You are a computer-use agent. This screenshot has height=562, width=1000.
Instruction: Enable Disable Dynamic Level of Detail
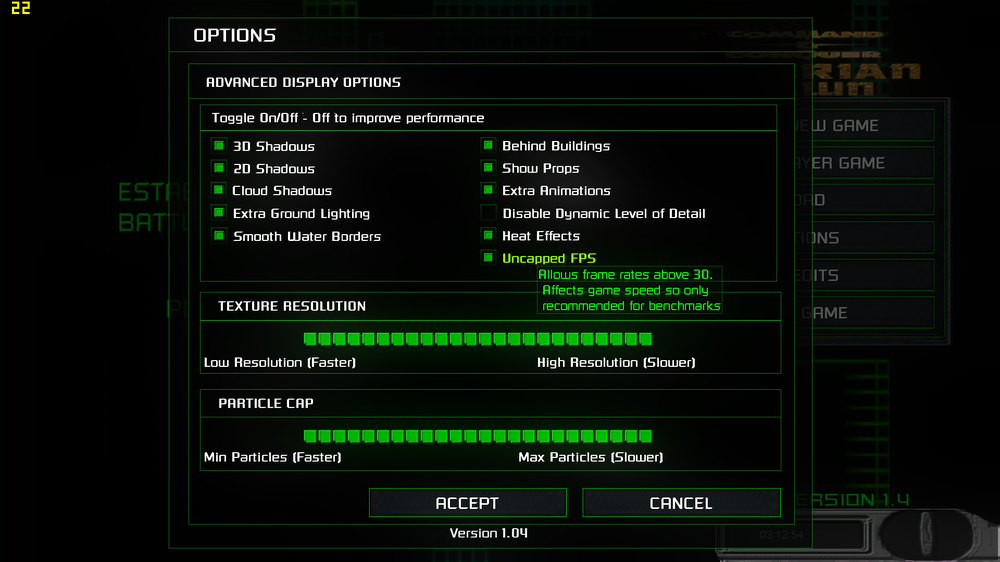click(x=488, y=213)
